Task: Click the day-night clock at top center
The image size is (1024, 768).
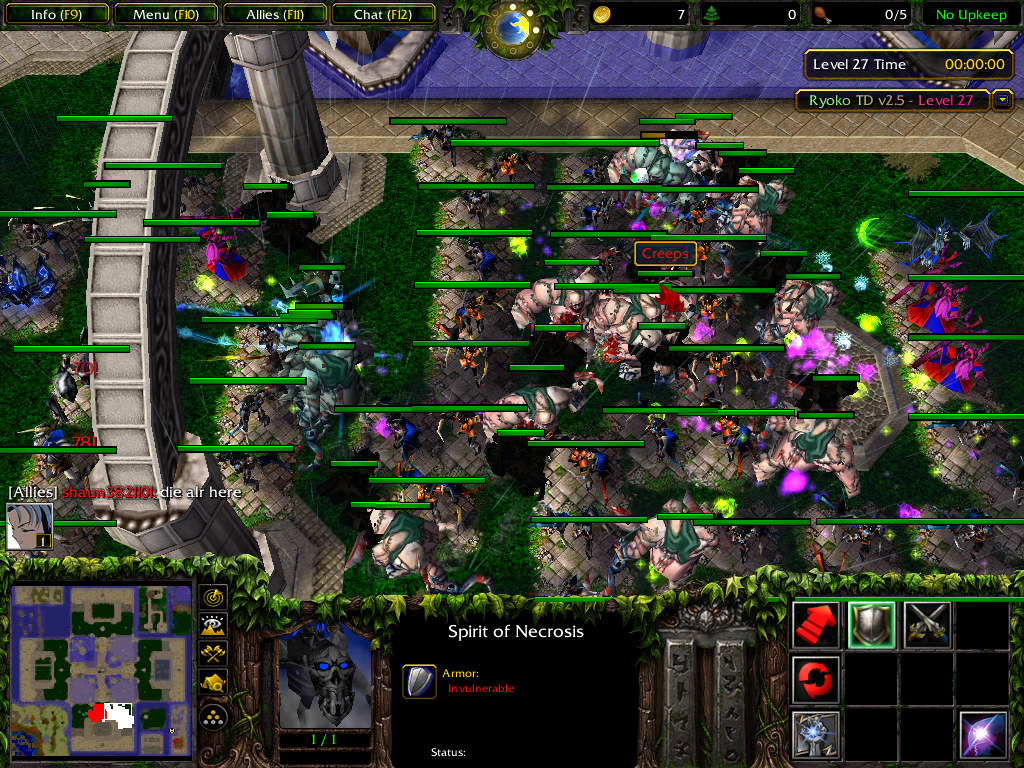Action: coord(513,26)
